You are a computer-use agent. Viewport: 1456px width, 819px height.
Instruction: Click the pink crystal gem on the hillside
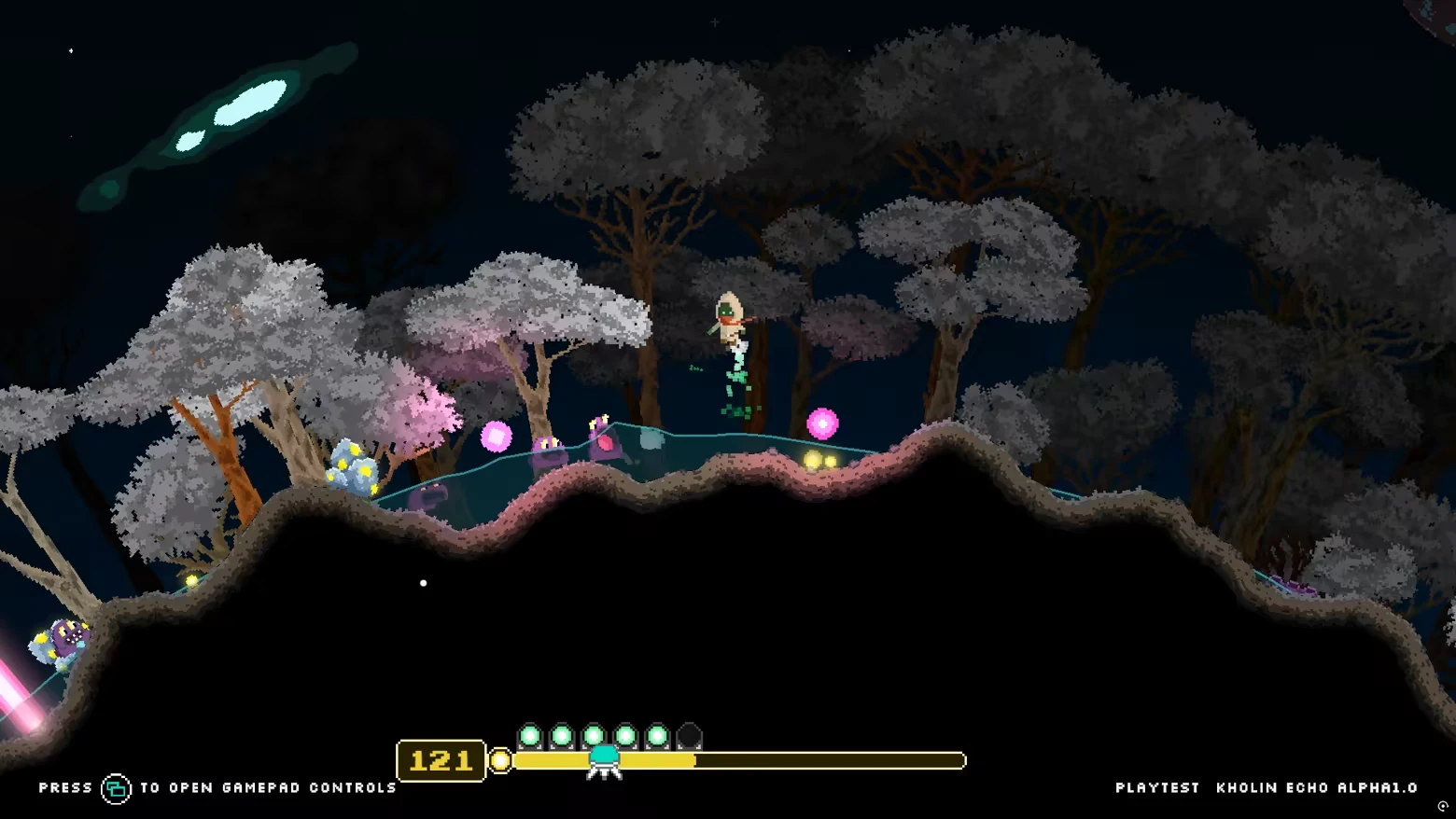(497, 436)
